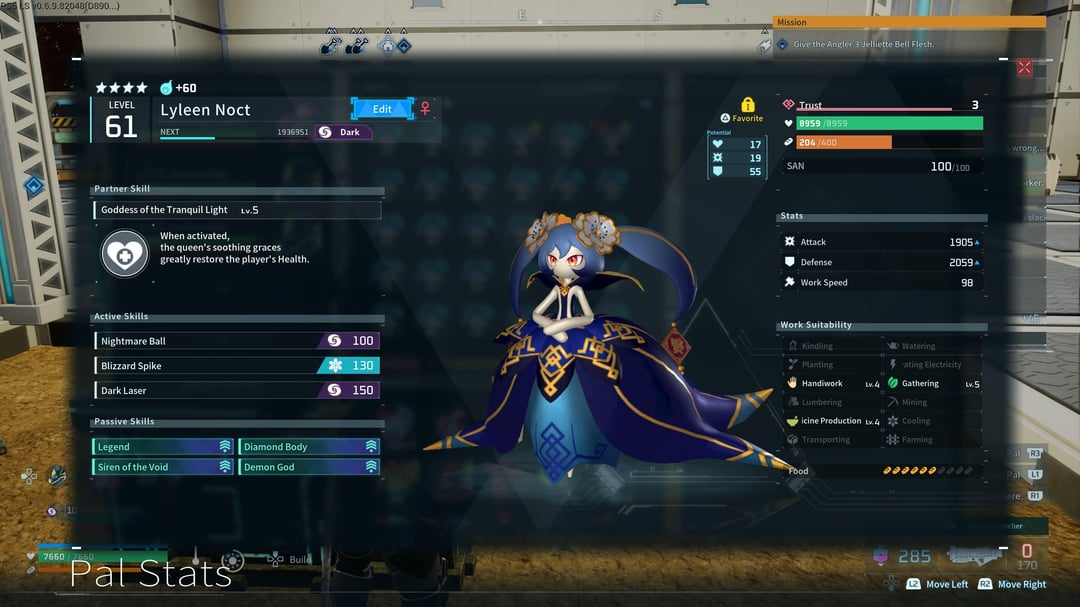Click the Dark element type badge

click(343, 132)
